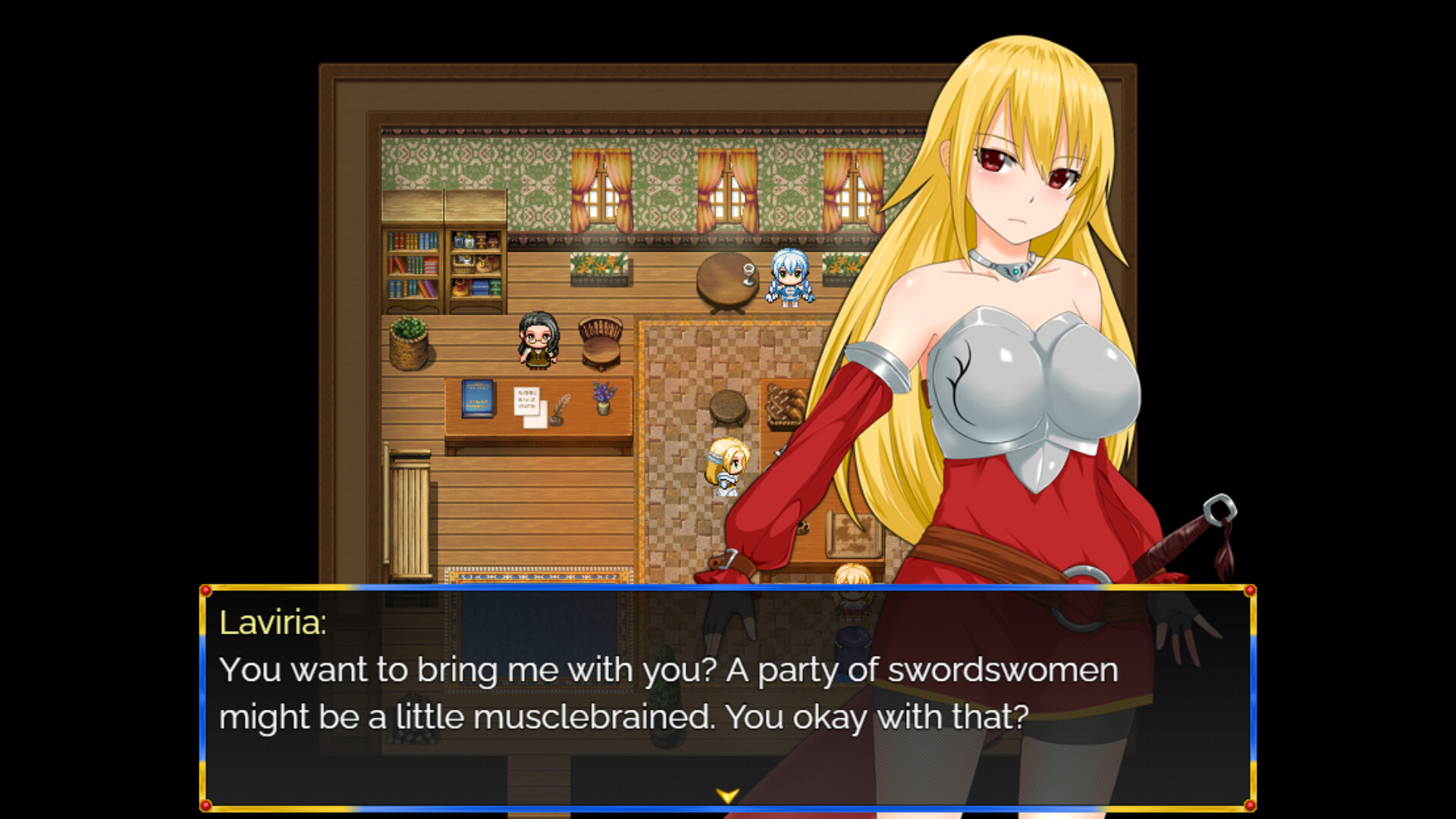Viewport: 1456px width, 819px height.
Task: Click the continue arrow below the dialogue
Action: (x=726, y=795)
